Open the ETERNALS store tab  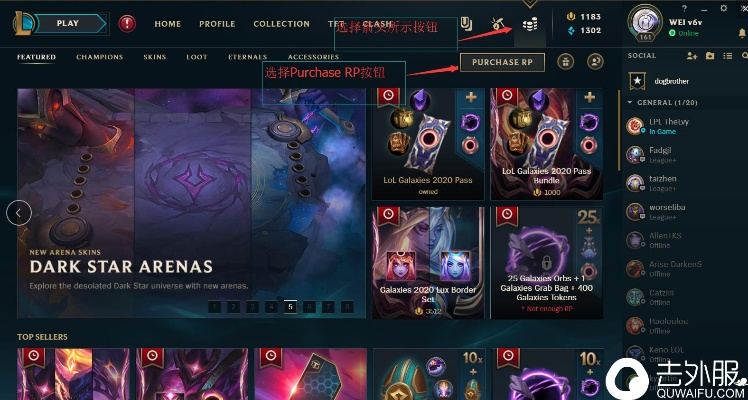click(x=247, y=57)
